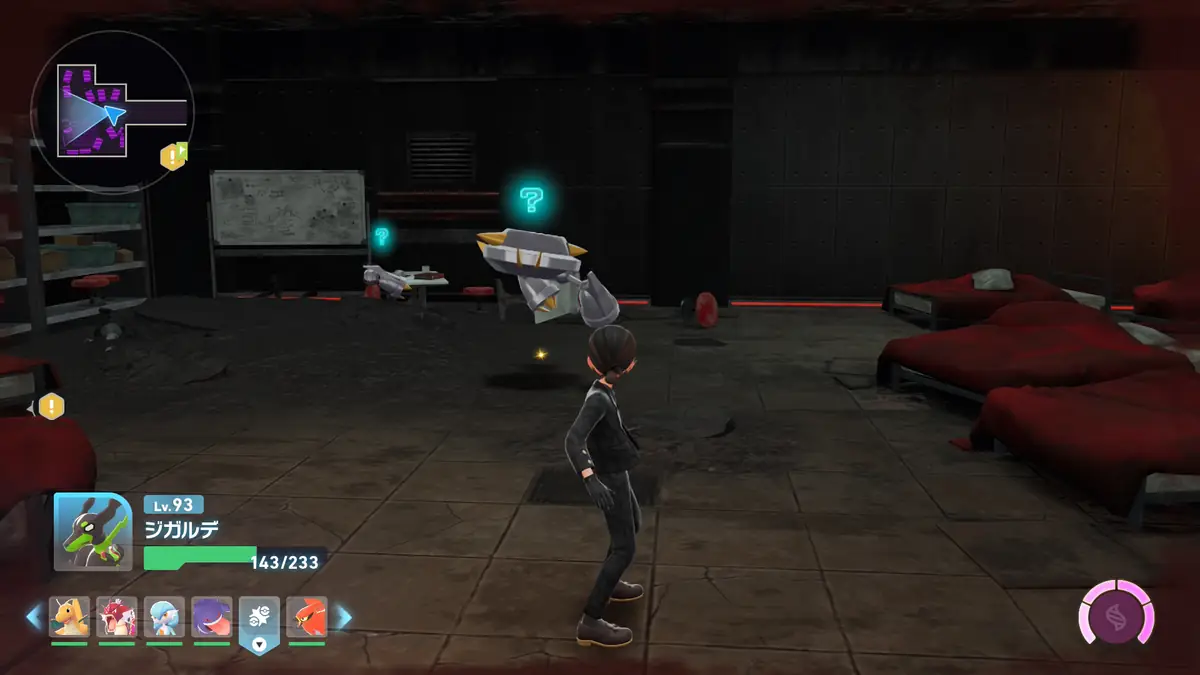The height and width of the screenshot is (675, 1200).
Task: Select the yellow exclamation objective indicator at left edge
Action: (x=51, y=406)
